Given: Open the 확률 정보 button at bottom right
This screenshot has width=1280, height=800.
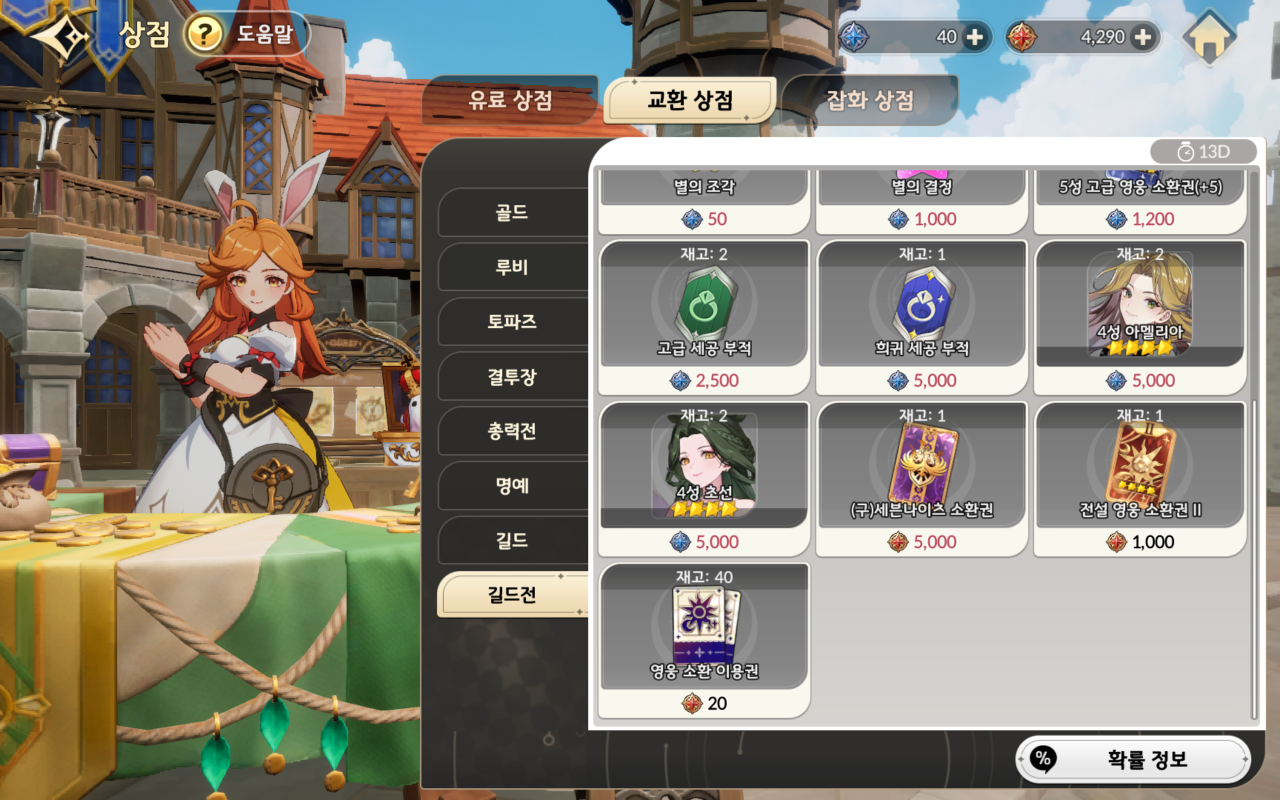Looking at the screenshot, I should pos(1135,760).
